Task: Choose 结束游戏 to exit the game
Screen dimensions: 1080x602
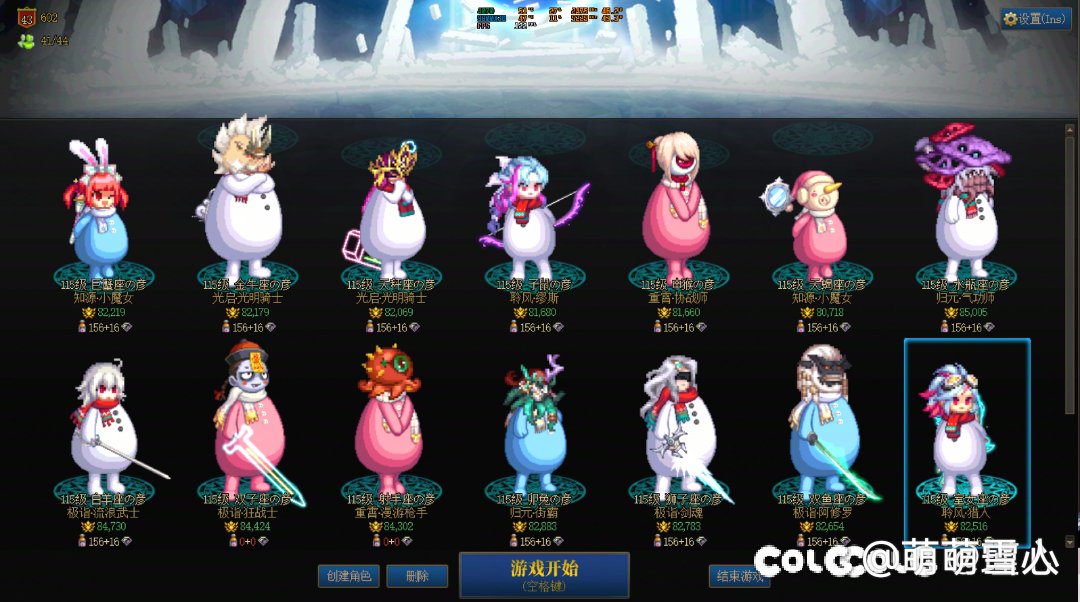Action: [738, 576]
